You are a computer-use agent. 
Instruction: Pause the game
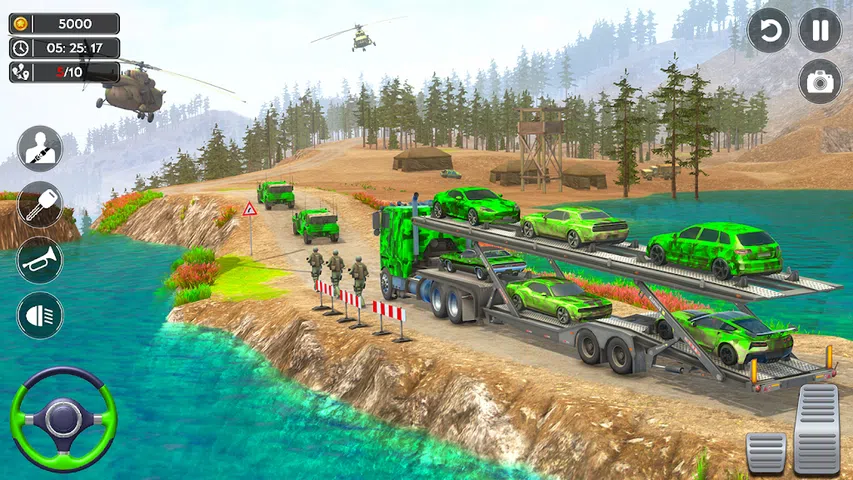tap(820, 30)
